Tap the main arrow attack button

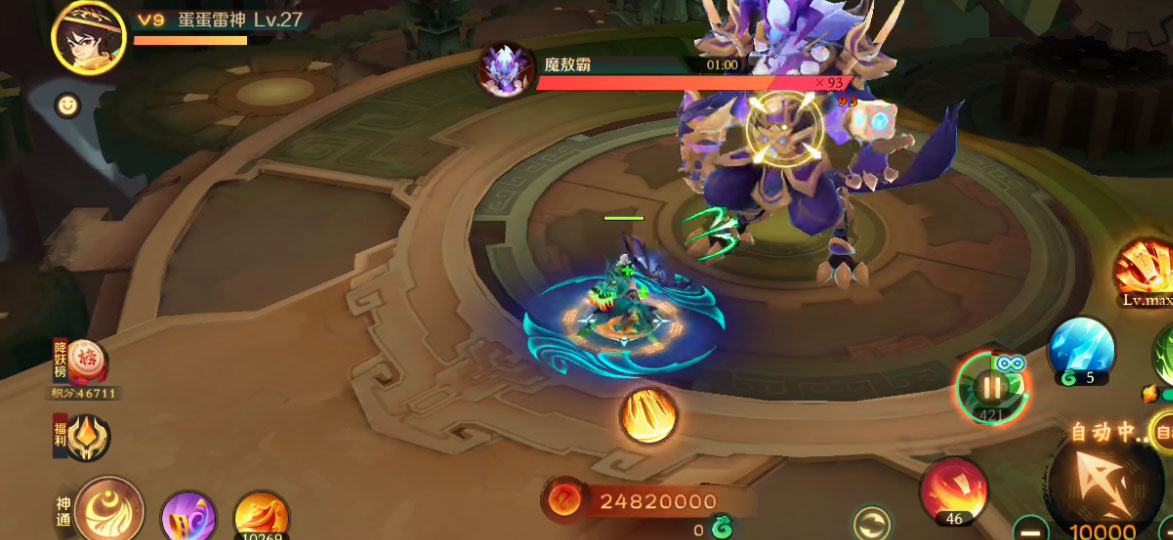point(1104,486)
